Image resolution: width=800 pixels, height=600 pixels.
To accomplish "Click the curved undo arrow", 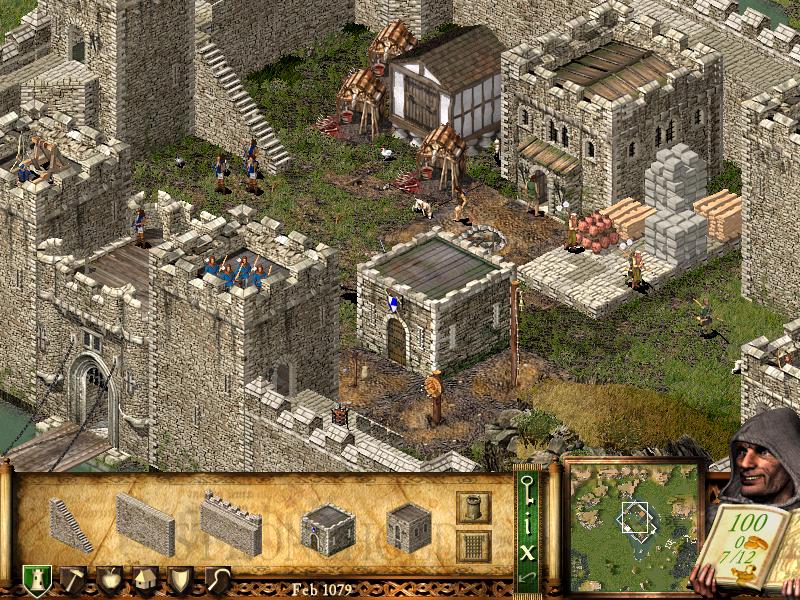I will pyautogui.click(x=527, y=577).
